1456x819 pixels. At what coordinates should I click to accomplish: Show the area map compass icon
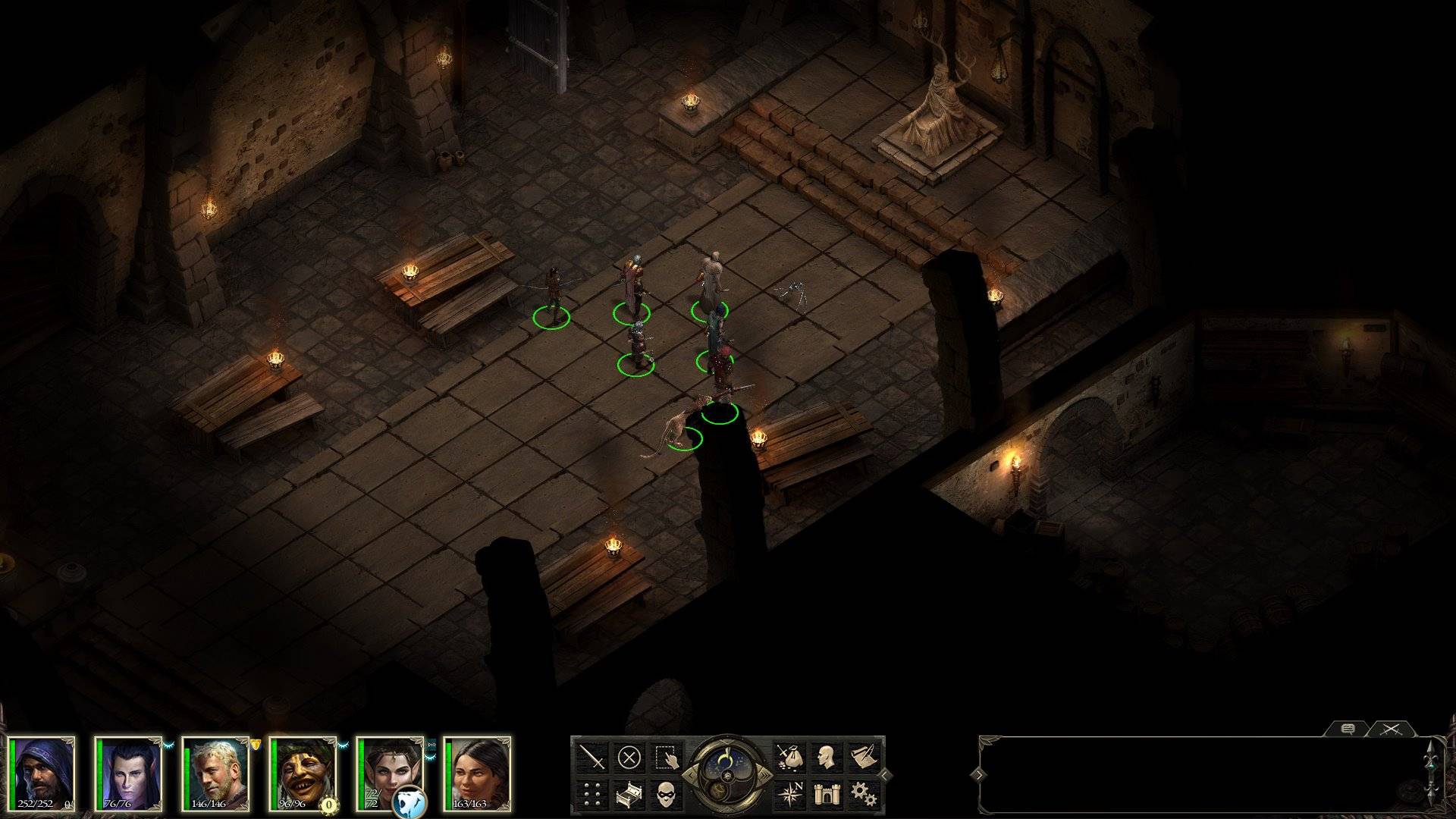(789, 794)
